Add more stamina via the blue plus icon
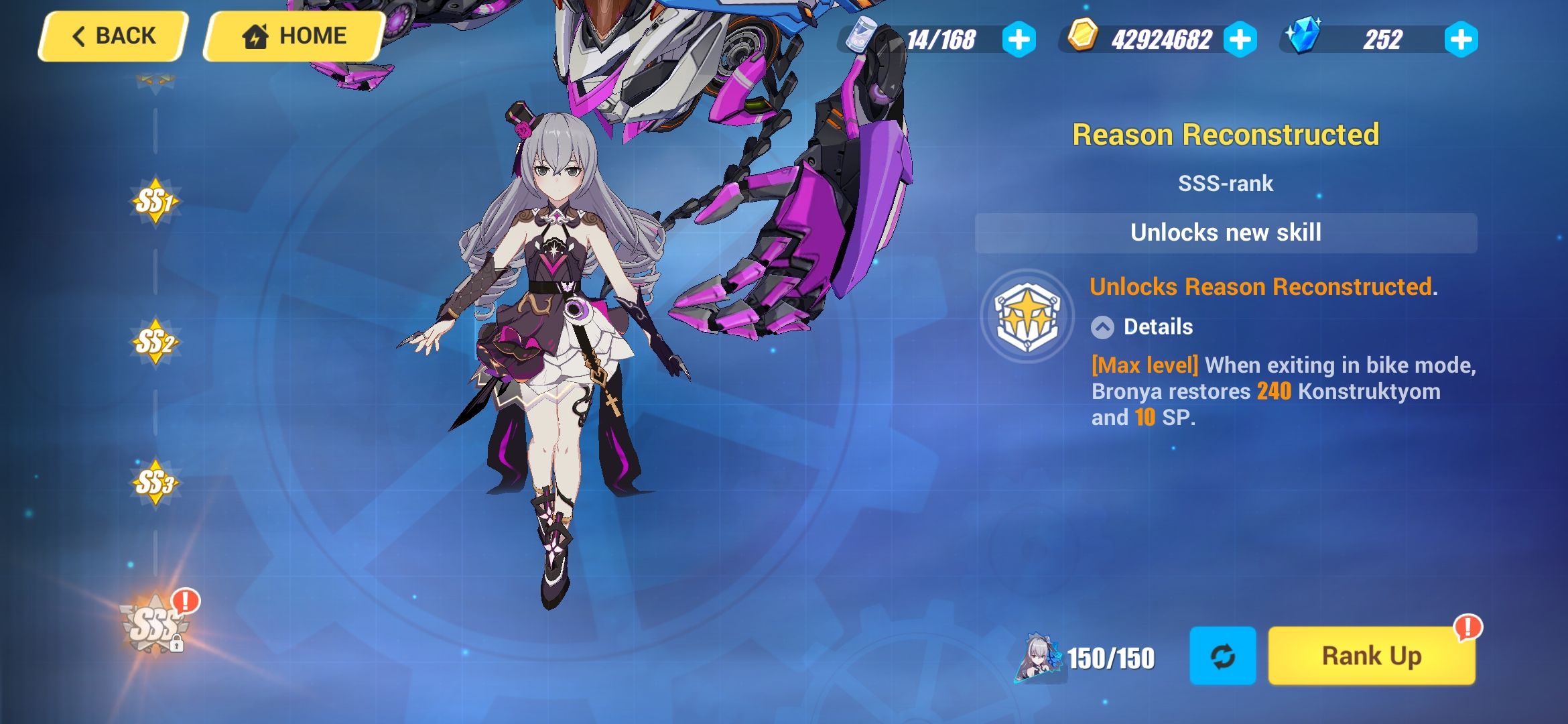 pos(1019,40)
